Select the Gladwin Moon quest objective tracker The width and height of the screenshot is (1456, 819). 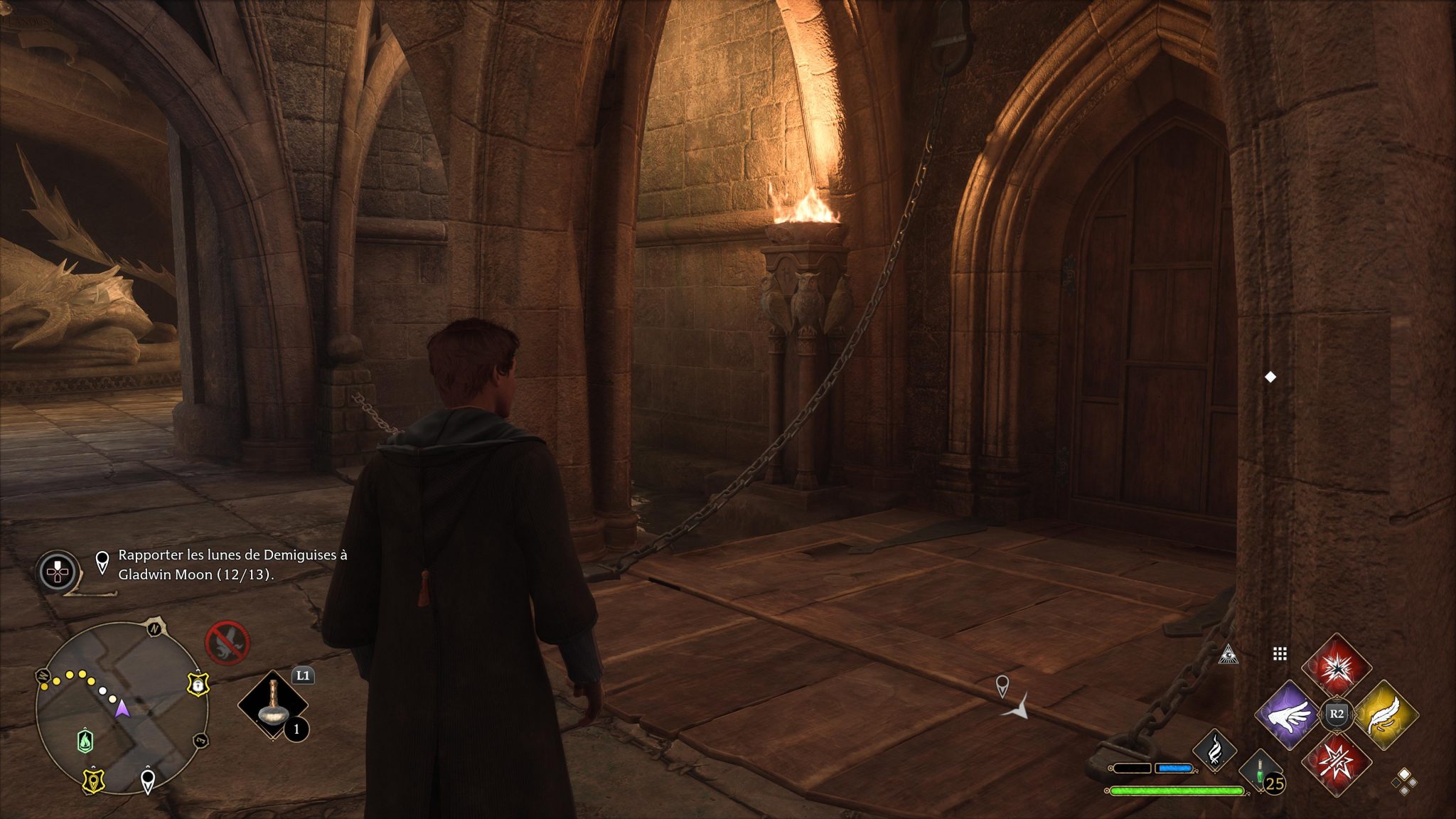[x=232, y=564]
